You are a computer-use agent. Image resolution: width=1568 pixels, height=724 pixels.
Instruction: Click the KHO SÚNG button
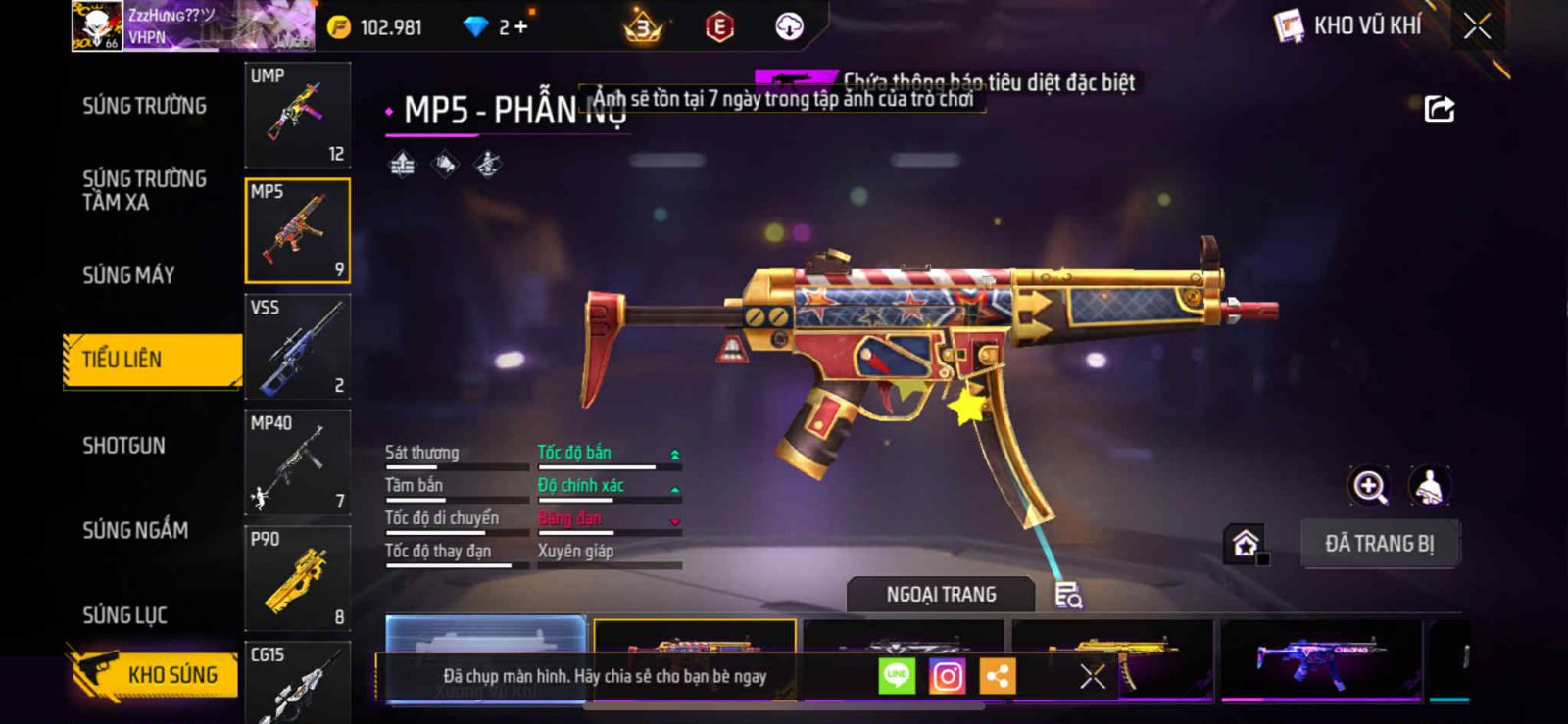click(x=155, y=674)
